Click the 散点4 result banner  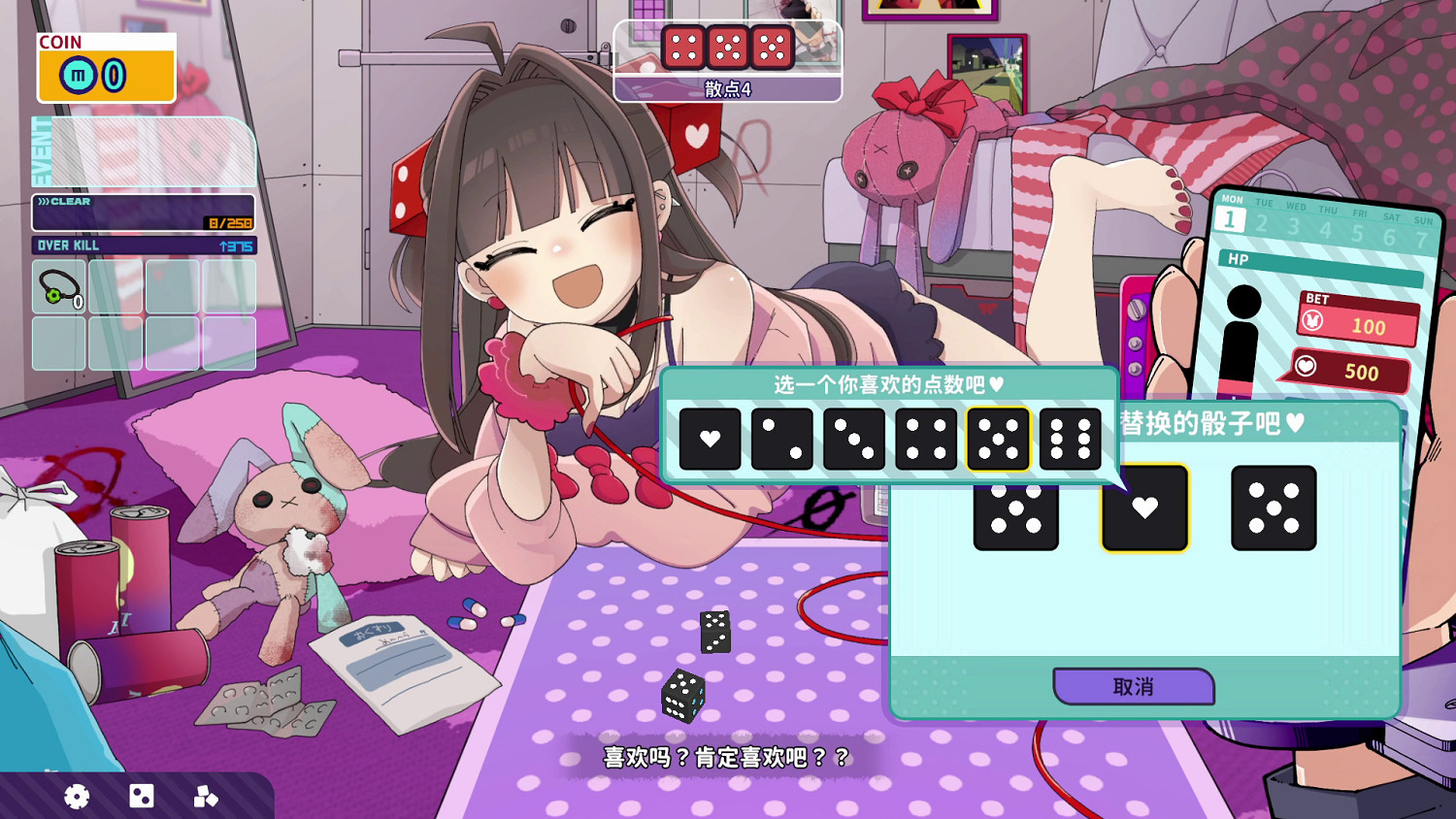coord(727,92)
